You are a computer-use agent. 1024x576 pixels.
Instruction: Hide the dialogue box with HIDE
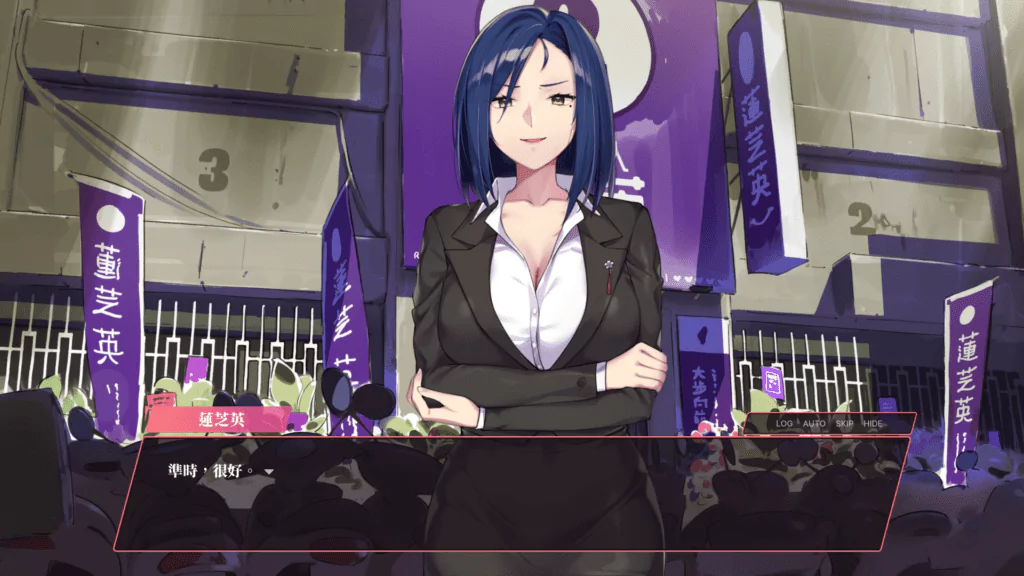pyautogui.click(x=873, y=423)
